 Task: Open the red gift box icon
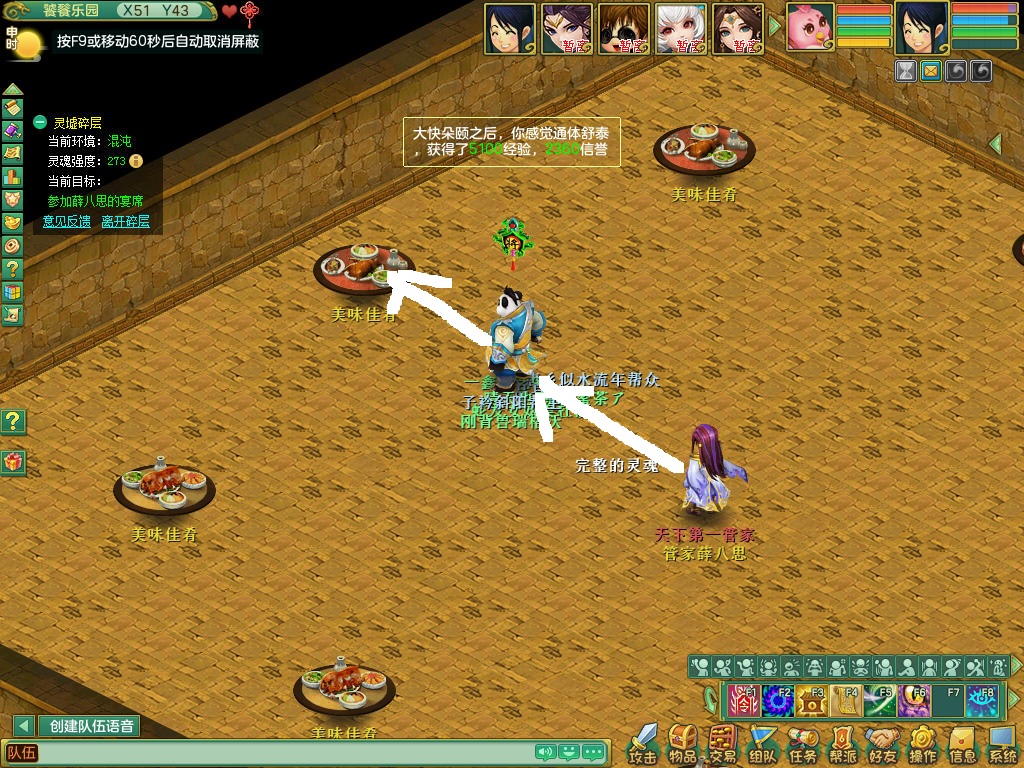pyautogui.click(x=12, y=462)
